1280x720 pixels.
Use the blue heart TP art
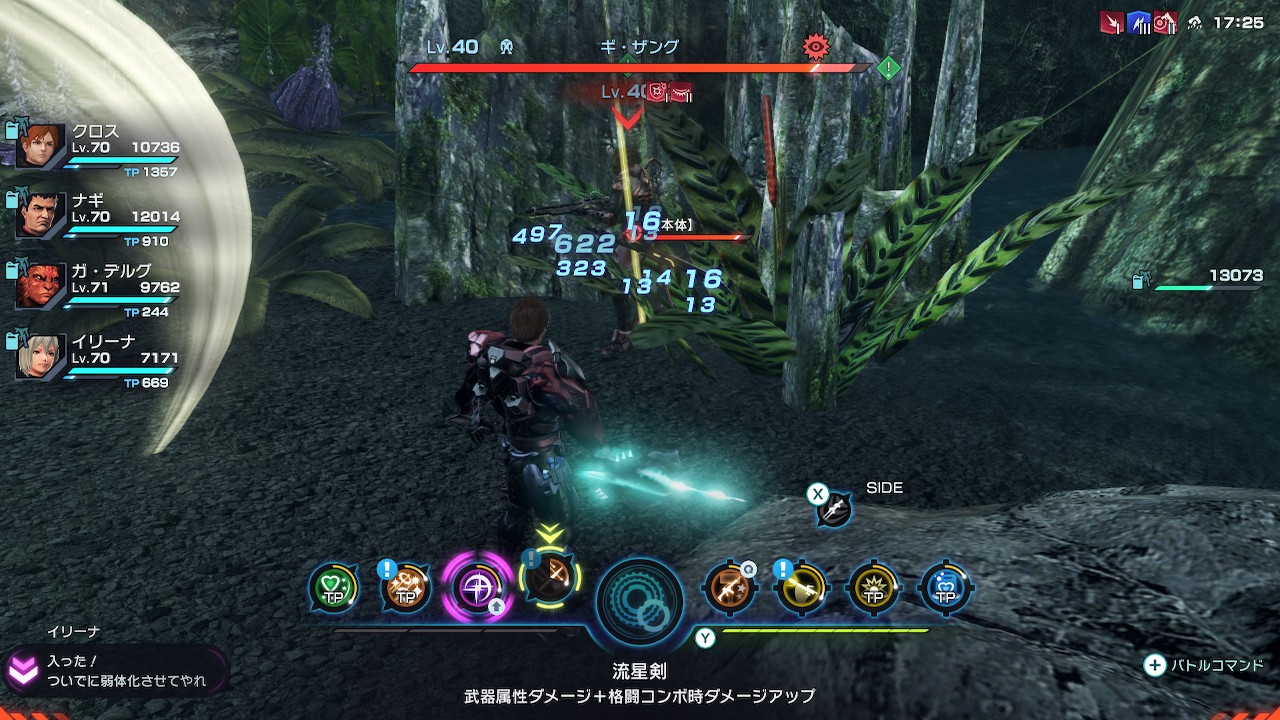coord(945,588)
